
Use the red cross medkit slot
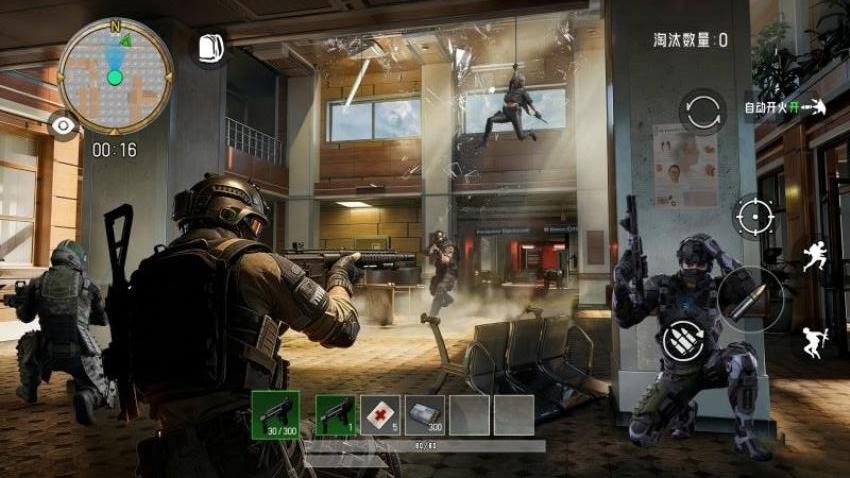(380, 414)
